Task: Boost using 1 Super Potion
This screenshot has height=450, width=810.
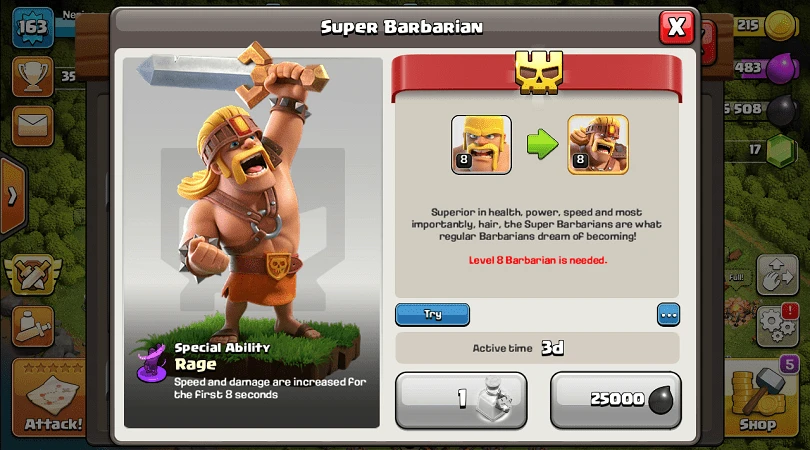Action: (462, 399)
